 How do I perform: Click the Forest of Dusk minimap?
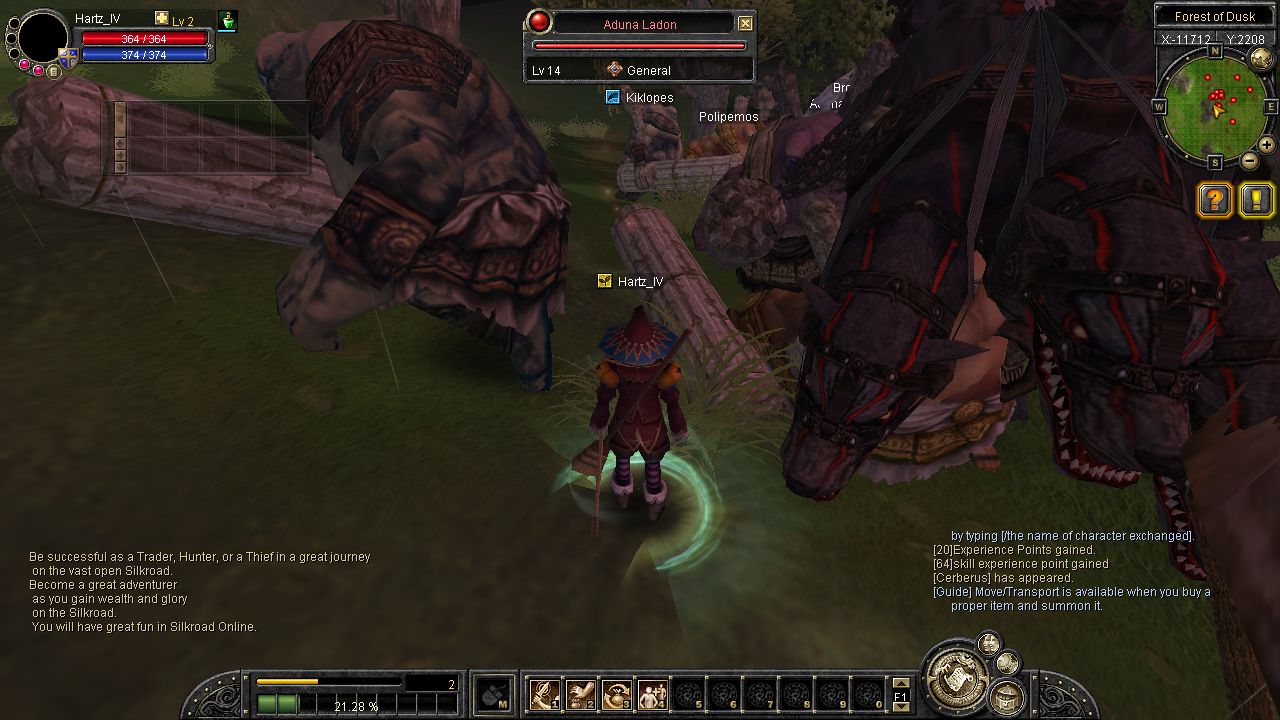point(1215,103)
